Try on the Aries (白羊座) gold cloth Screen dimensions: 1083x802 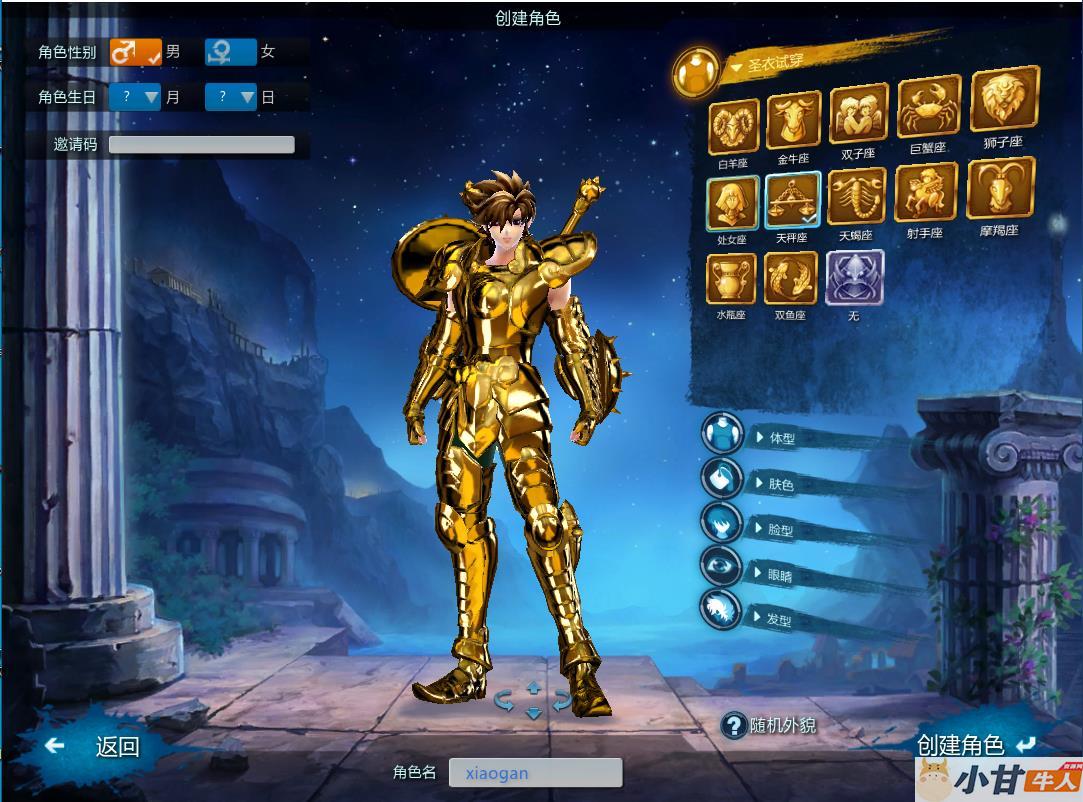pos(733,128)
